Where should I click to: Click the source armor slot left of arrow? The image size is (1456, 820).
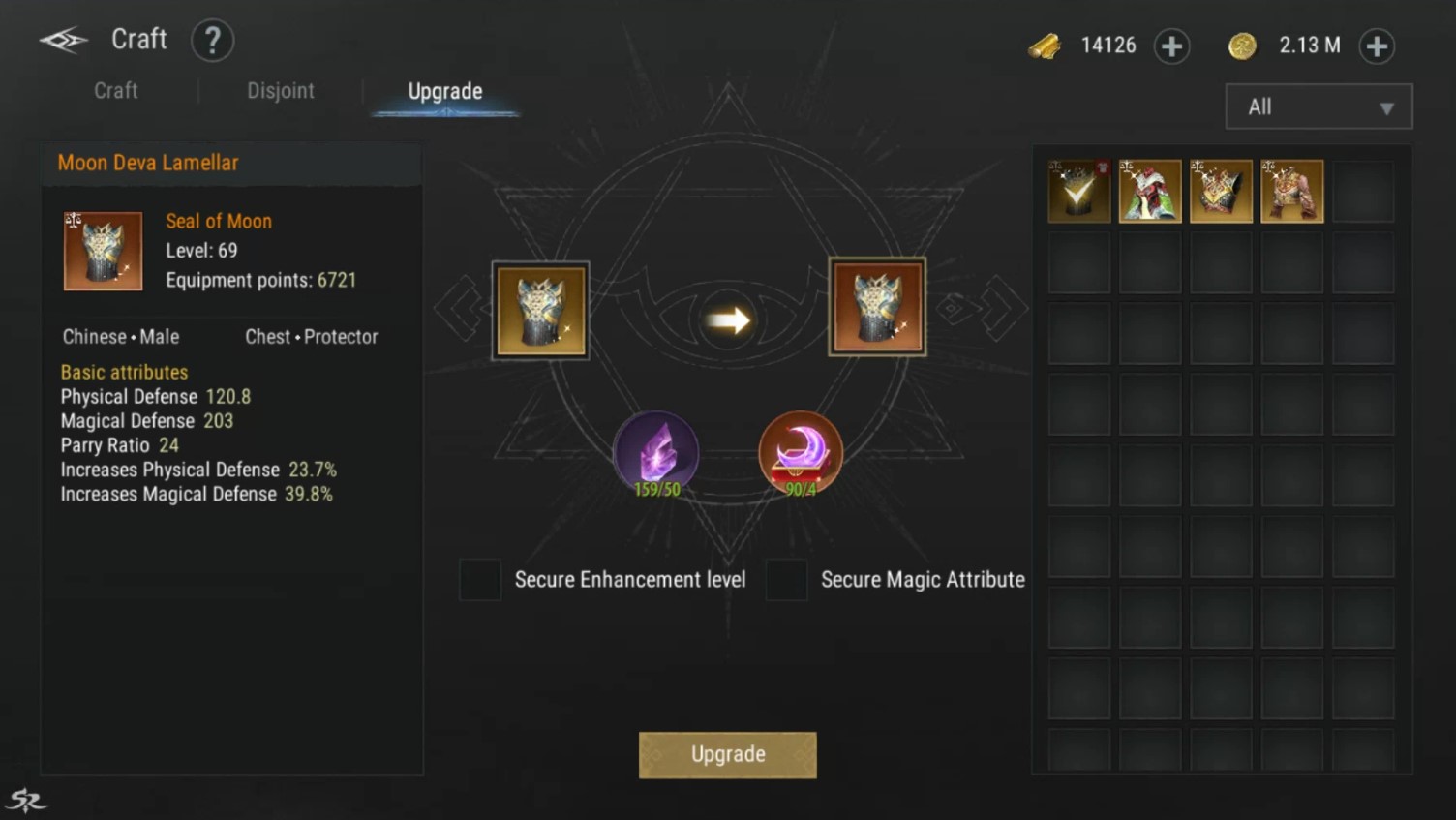[540, 311]
